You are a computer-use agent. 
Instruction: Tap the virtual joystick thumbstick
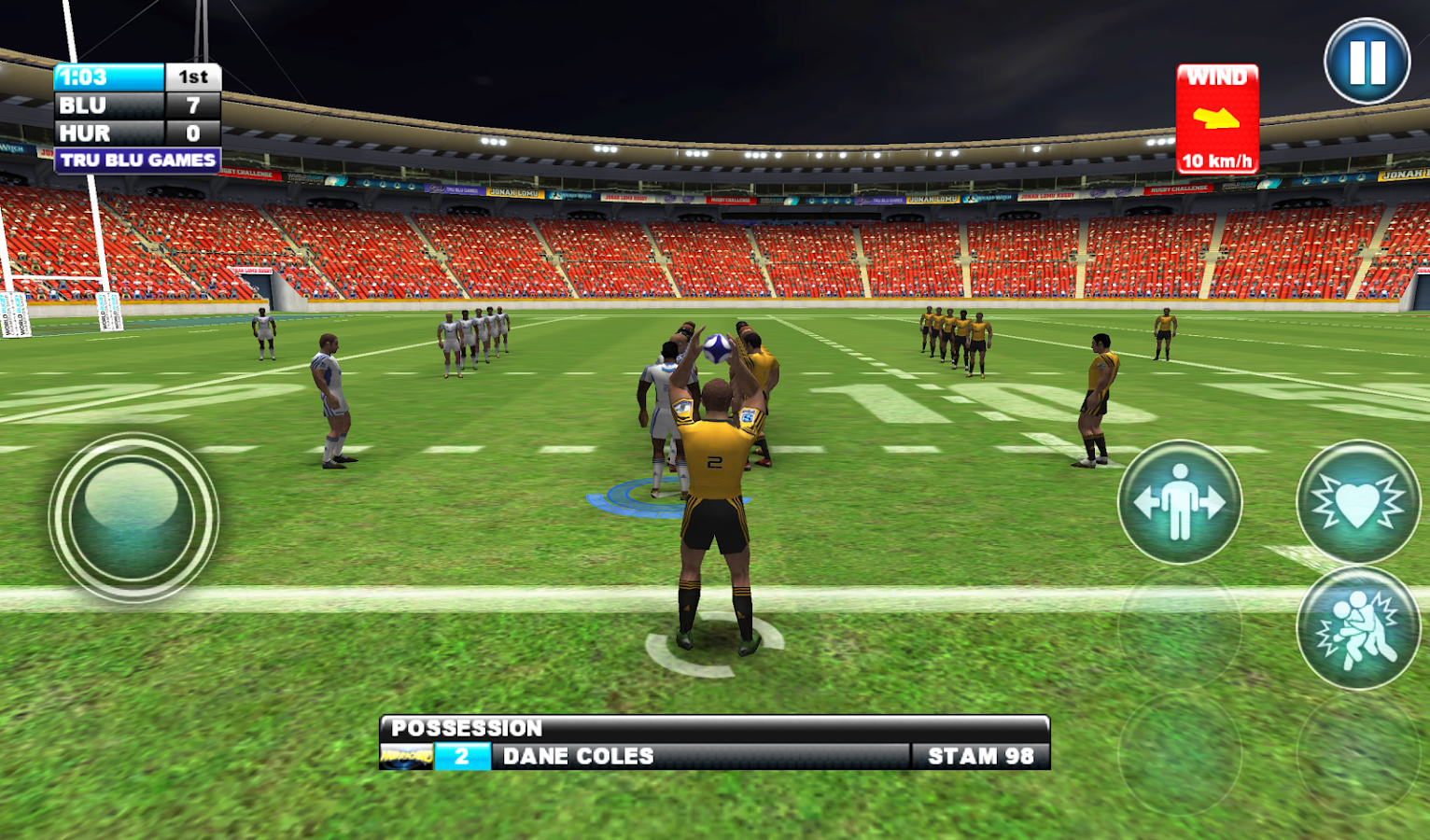pos(133,514)
